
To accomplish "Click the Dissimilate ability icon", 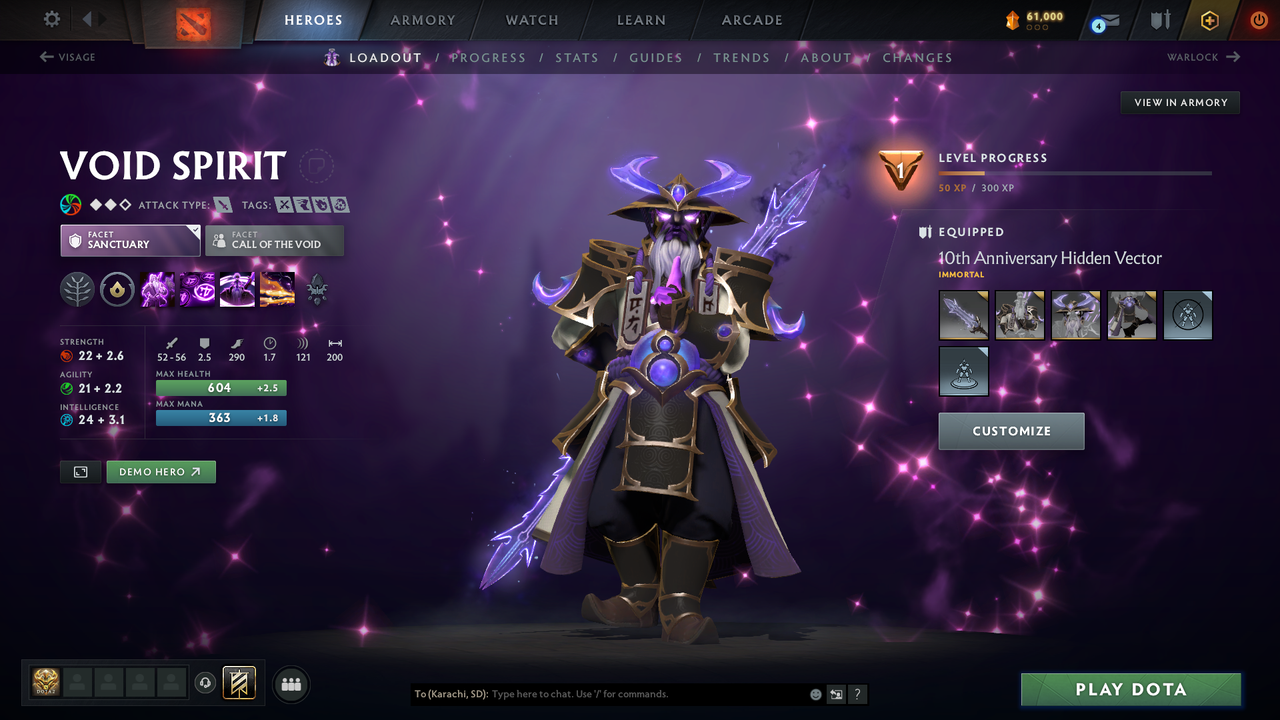I will point(197,290).
